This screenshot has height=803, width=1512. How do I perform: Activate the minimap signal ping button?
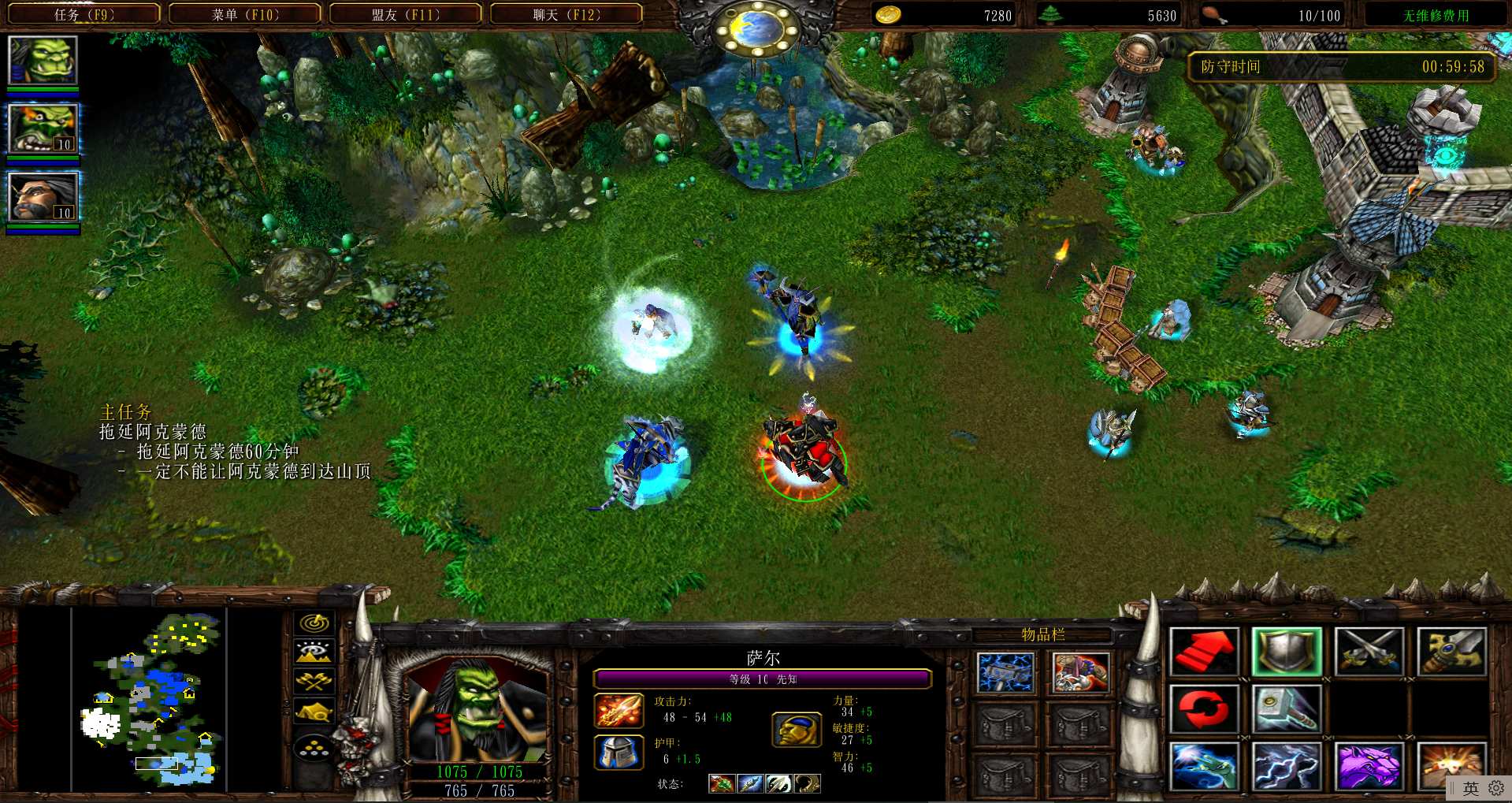click(314, 623)
